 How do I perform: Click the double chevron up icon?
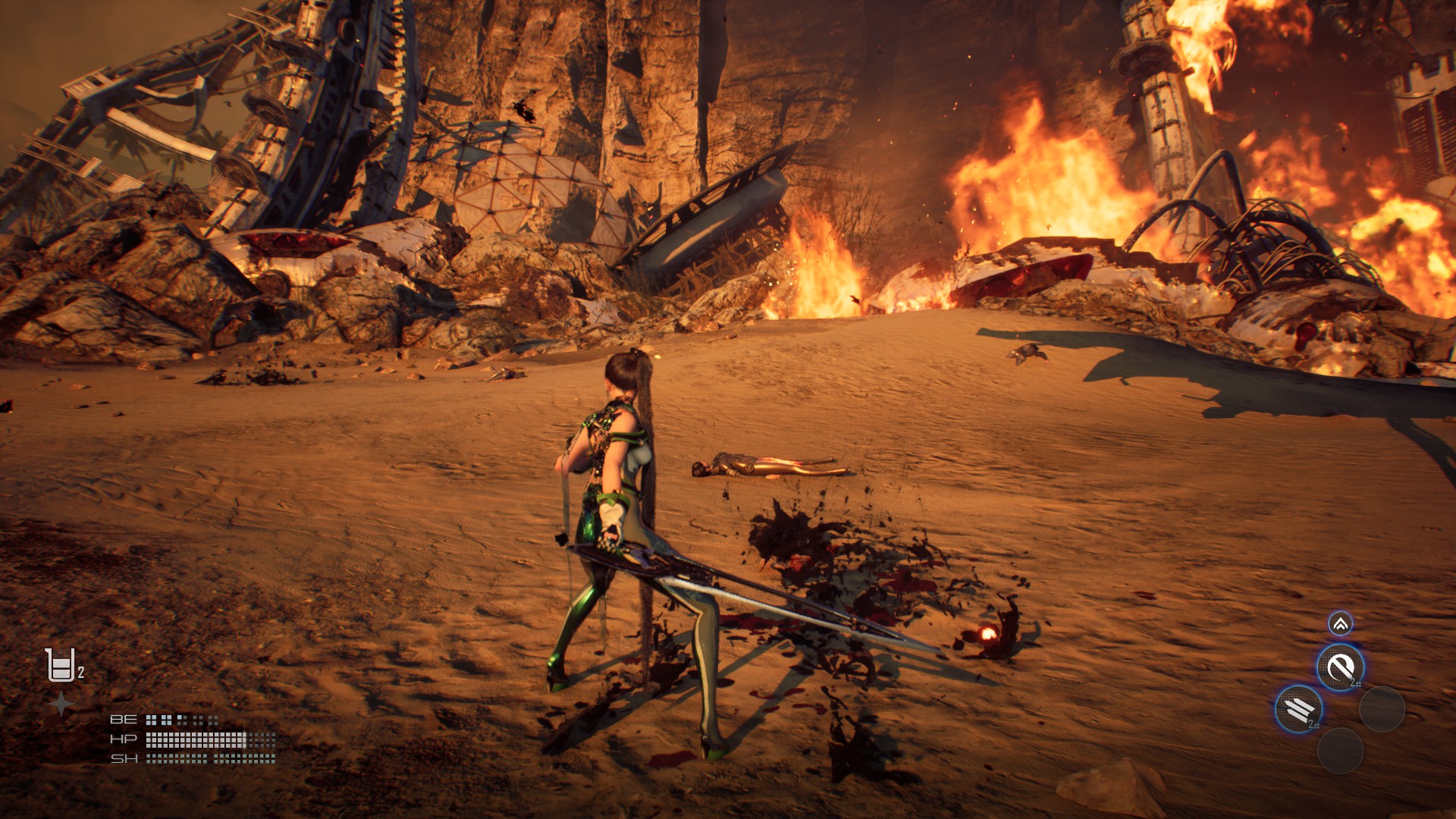(1340, 624)
